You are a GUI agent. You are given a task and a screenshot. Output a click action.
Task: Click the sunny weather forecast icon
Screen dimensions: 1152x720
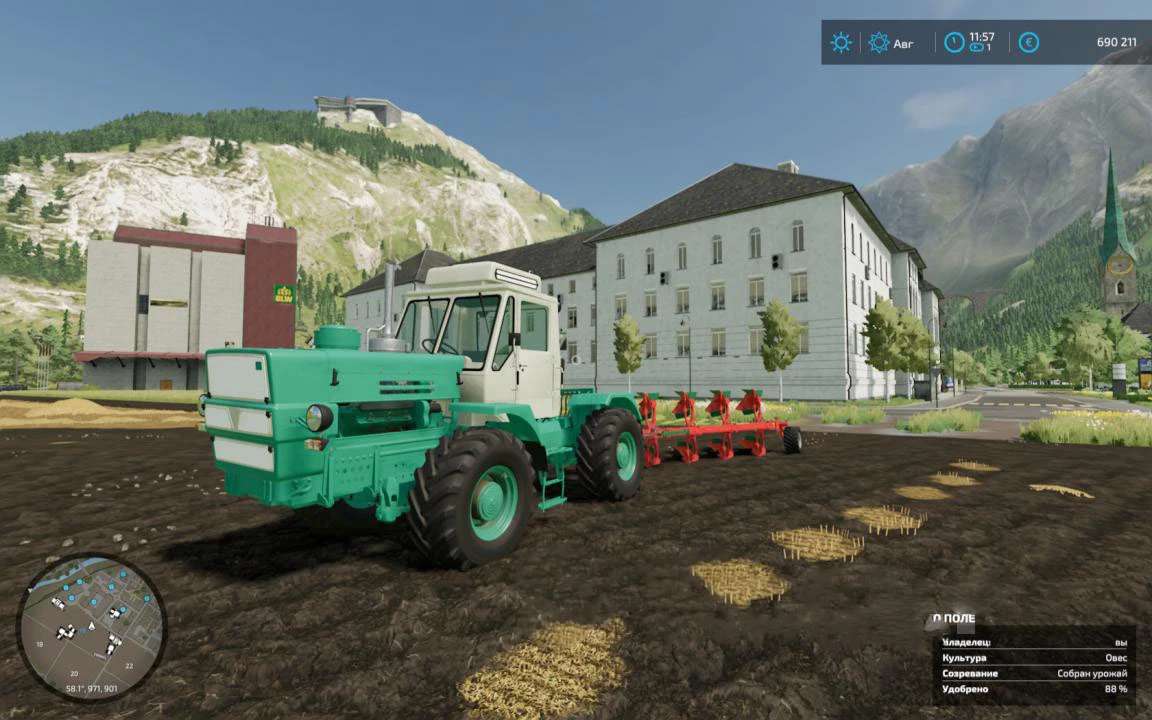841,43
